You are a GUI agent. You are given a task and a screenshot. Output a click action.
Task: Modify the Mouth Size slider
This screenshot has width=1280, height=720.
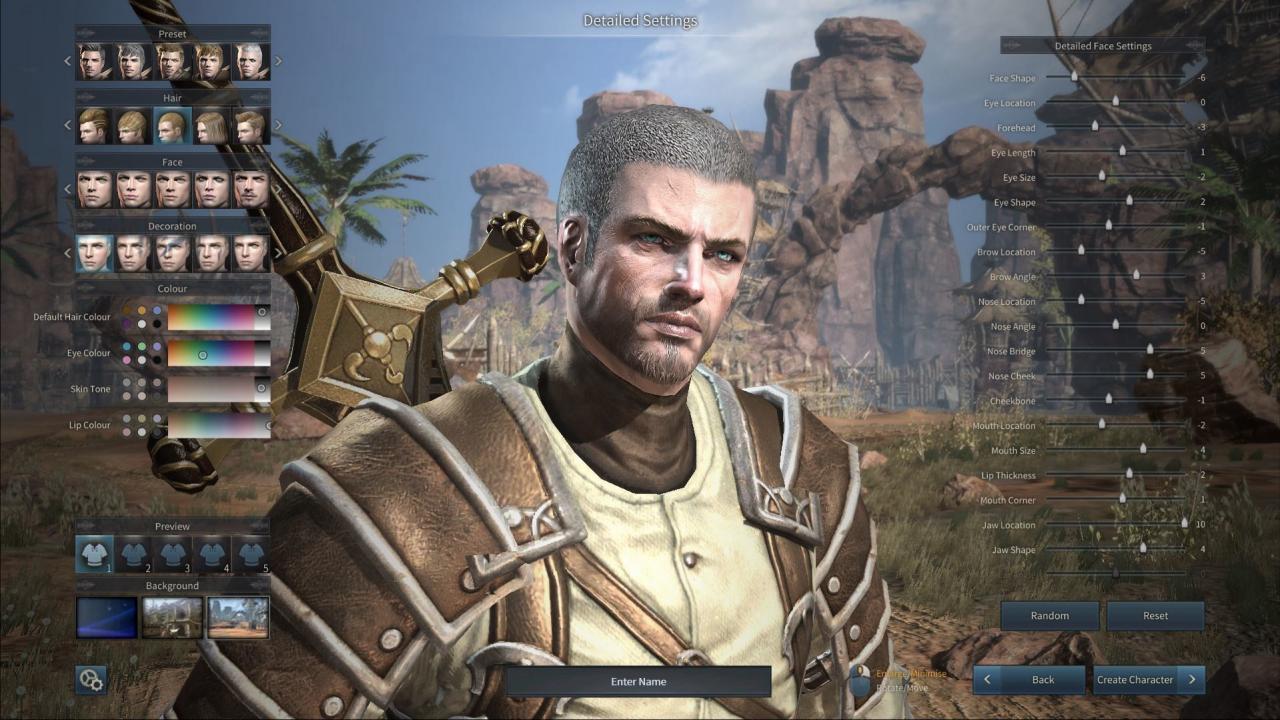(x=1143, y=449)
